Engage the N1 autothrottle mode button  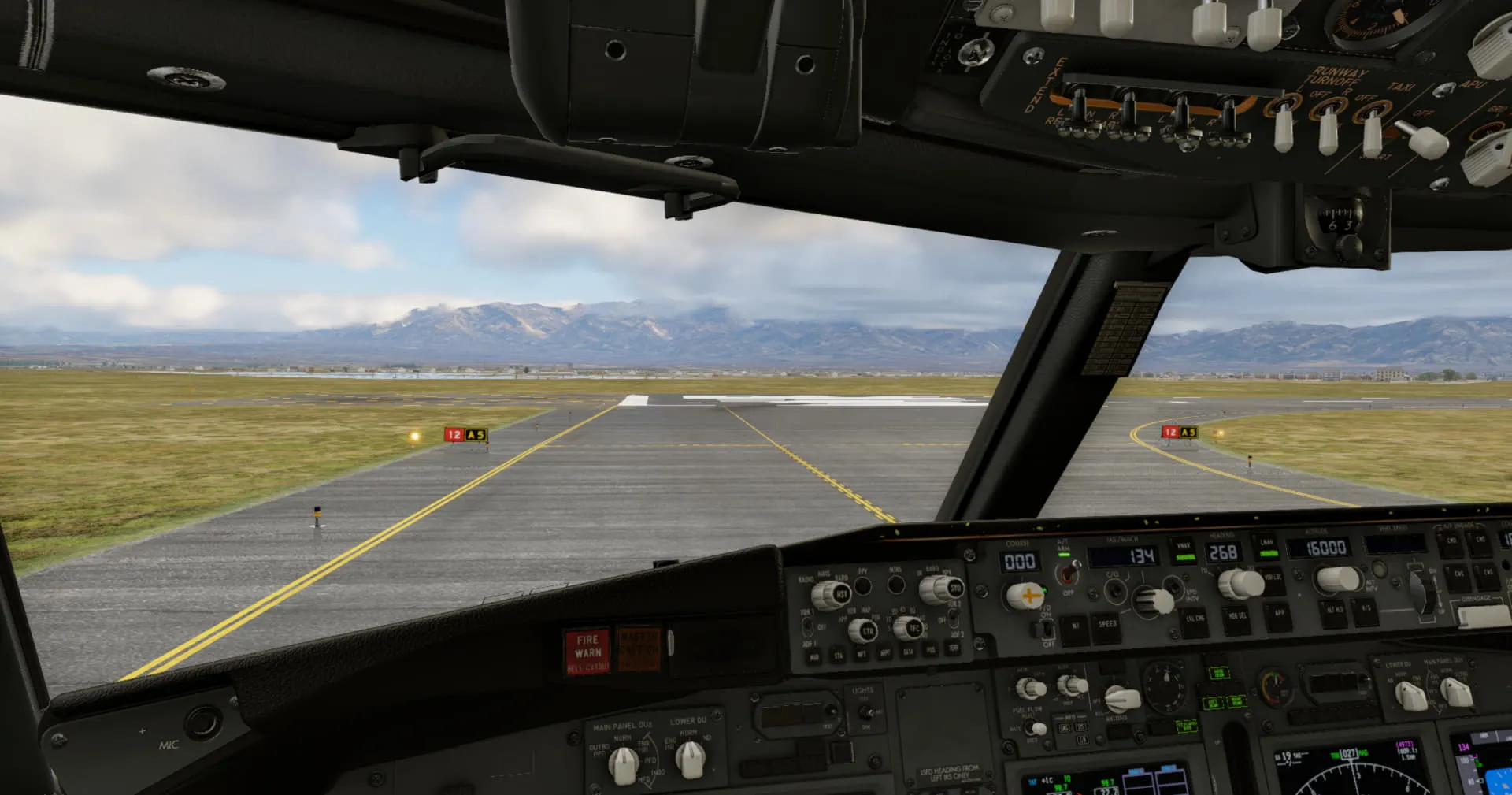pyautogui.click(x=1075, y=626)
